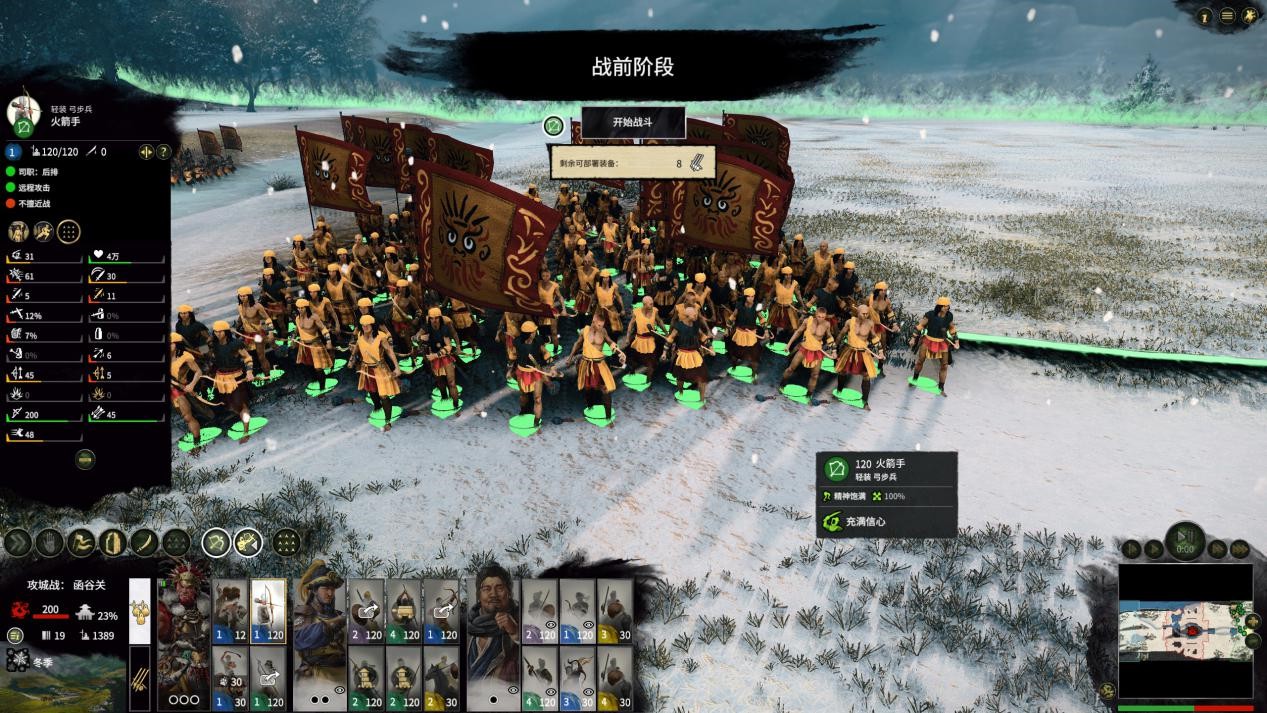
Task: Click the 开始战斗 start battle button
Action: tap(633, 122)
